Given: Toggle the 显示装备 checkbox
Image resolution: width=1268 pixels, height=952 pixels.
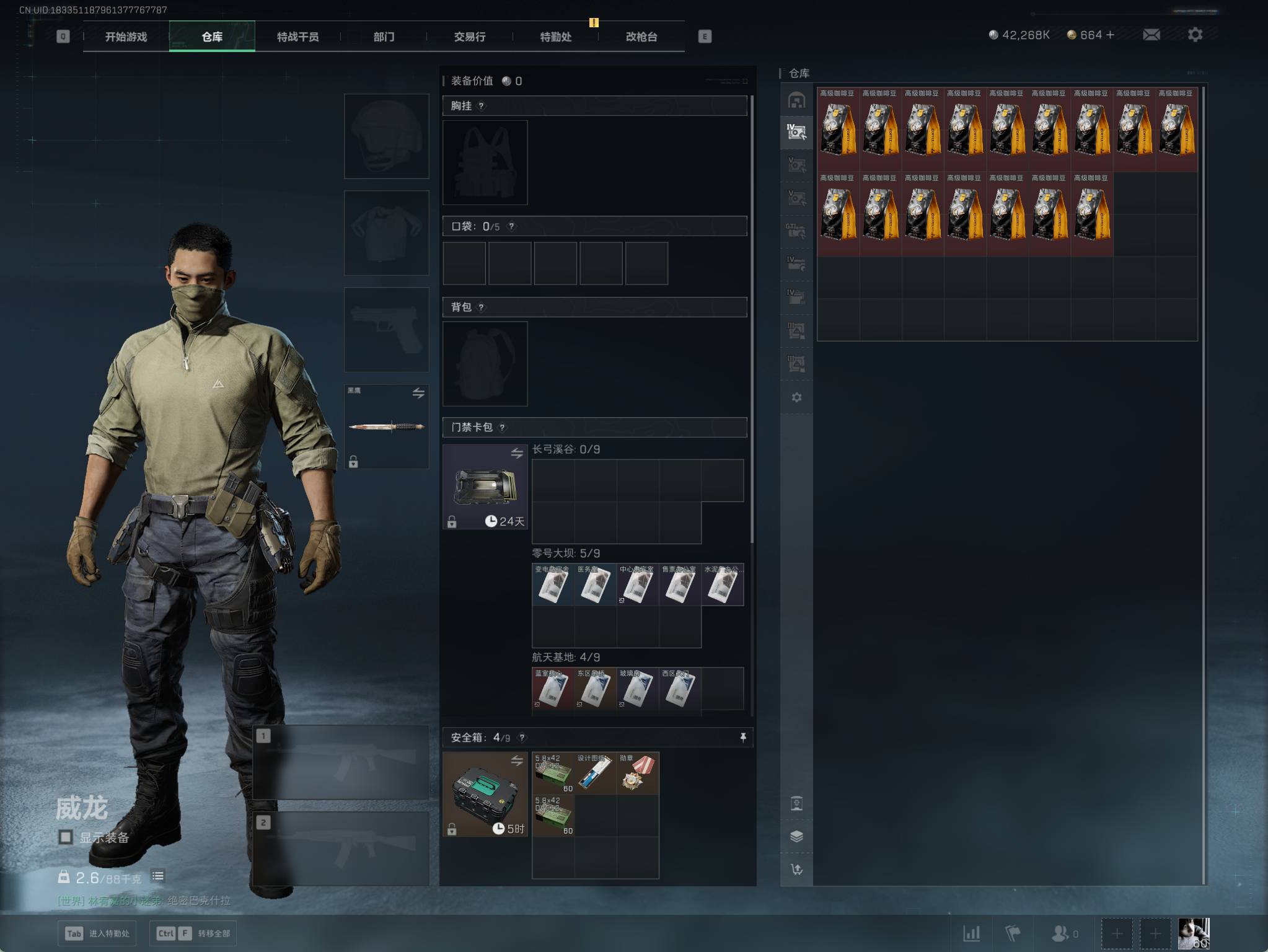Looking at the screenshot, I should [66, 837].
